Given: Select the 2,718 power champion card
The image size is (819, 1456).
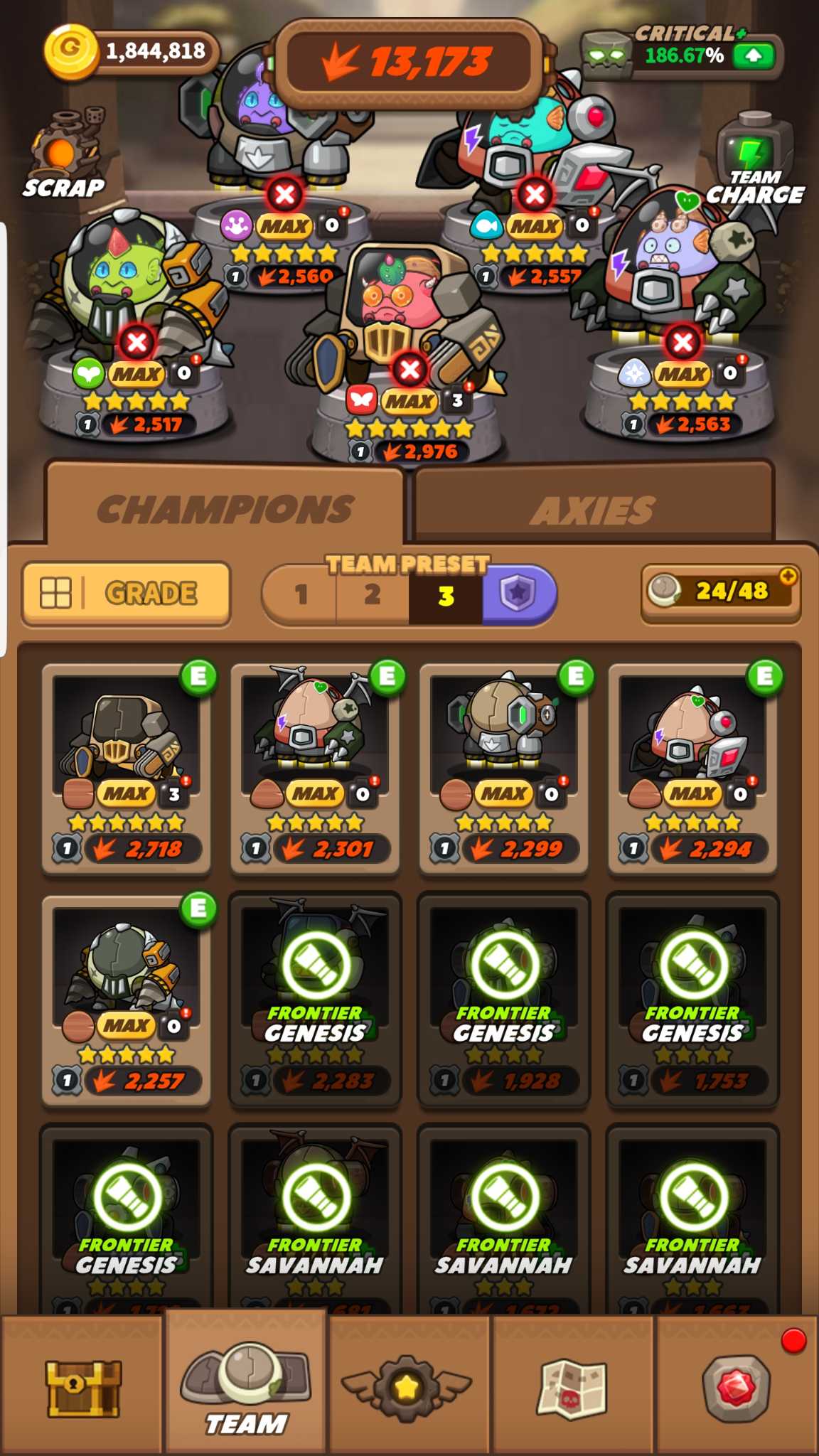Looking at the screenshot, I should point(127,768).
